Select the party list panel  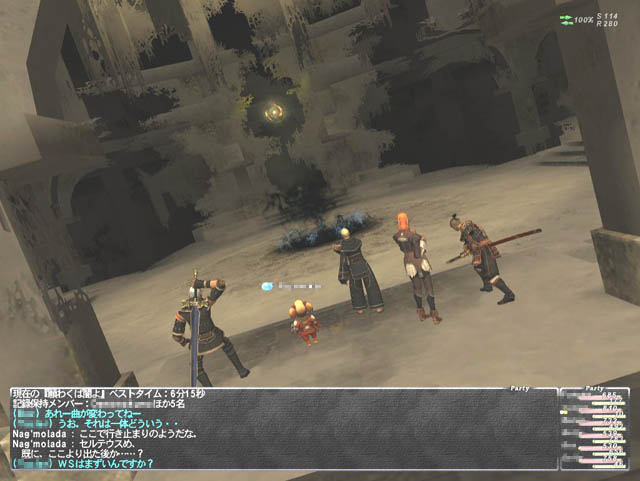click(x=596, y=429)
